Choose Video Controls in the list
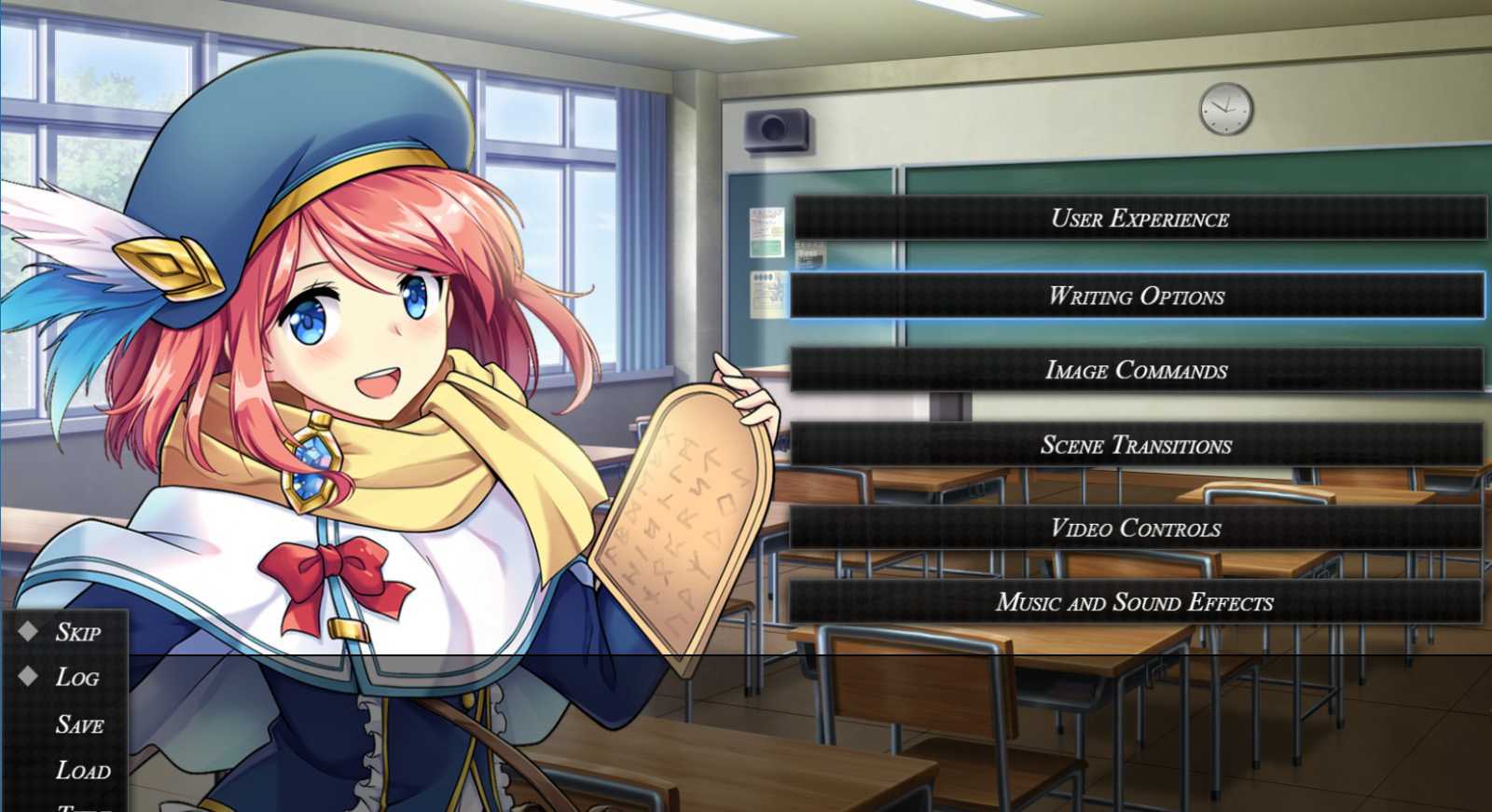 pos(1136,529)
